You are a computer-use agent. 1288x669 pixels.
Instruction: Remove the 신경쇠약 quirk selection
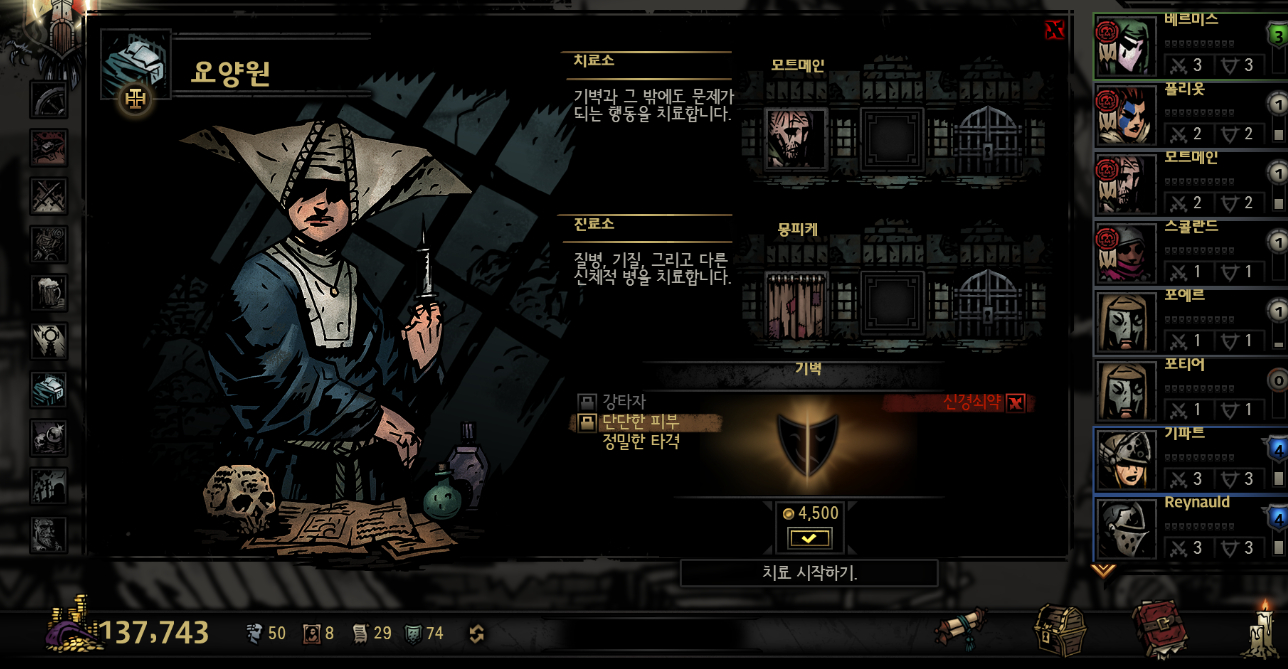click(x=1015, y=403)
